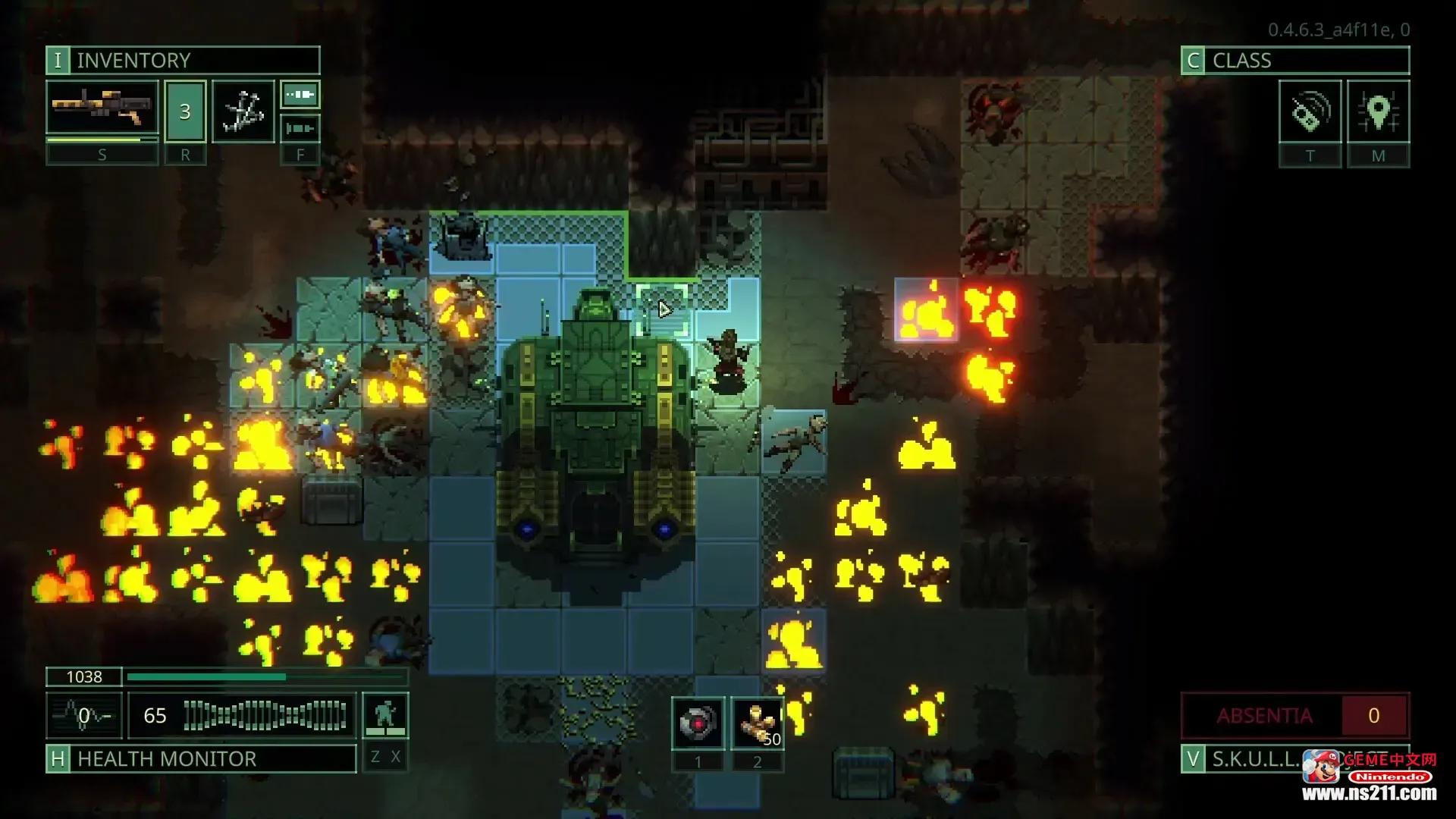
Task: Open the Inventory panel
Action: pyautogui.click(x=182, y=60)
